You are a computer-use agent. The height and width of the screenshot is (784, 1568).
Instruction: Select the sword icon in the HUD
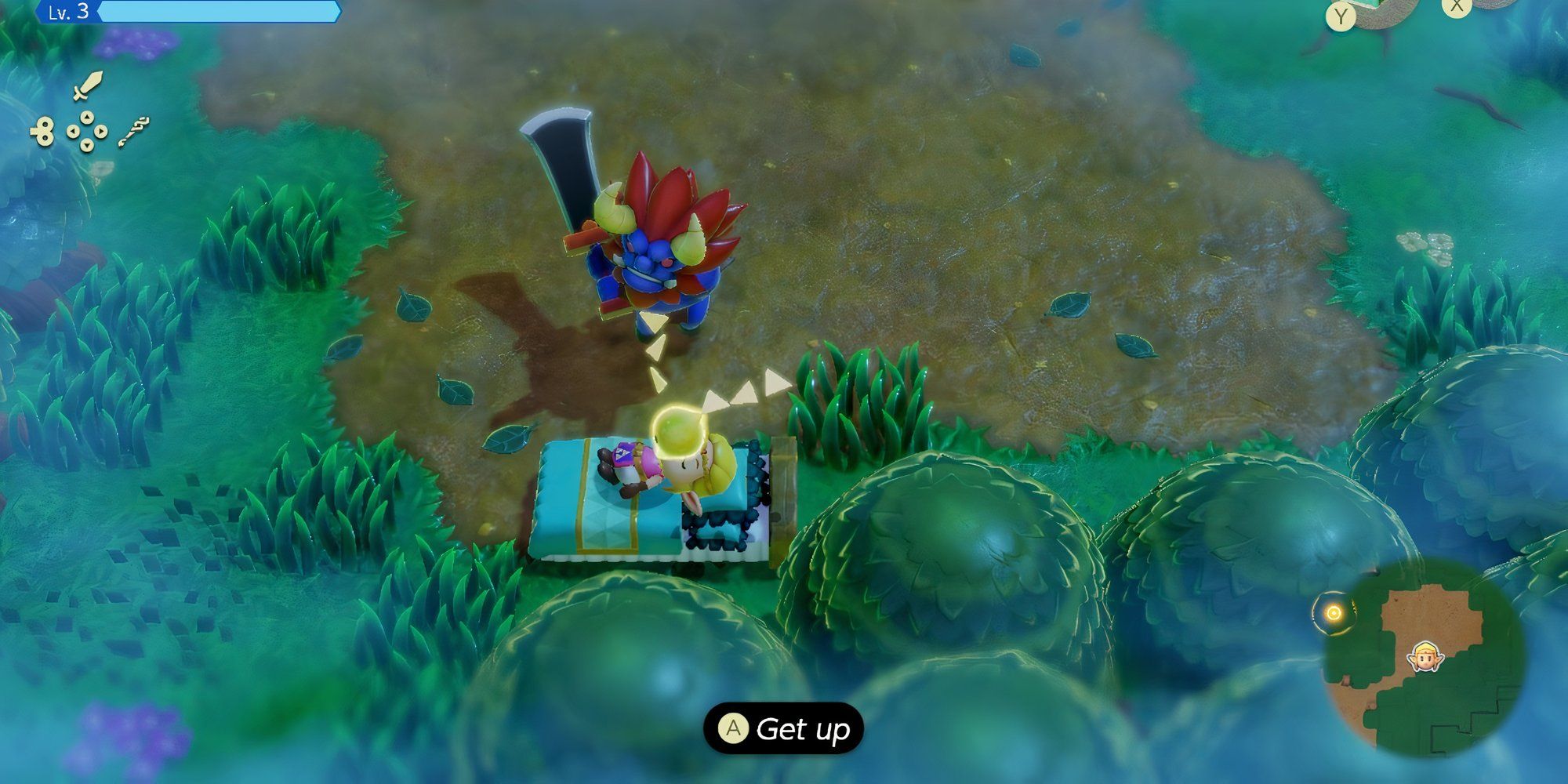click(x=88, y=86)
